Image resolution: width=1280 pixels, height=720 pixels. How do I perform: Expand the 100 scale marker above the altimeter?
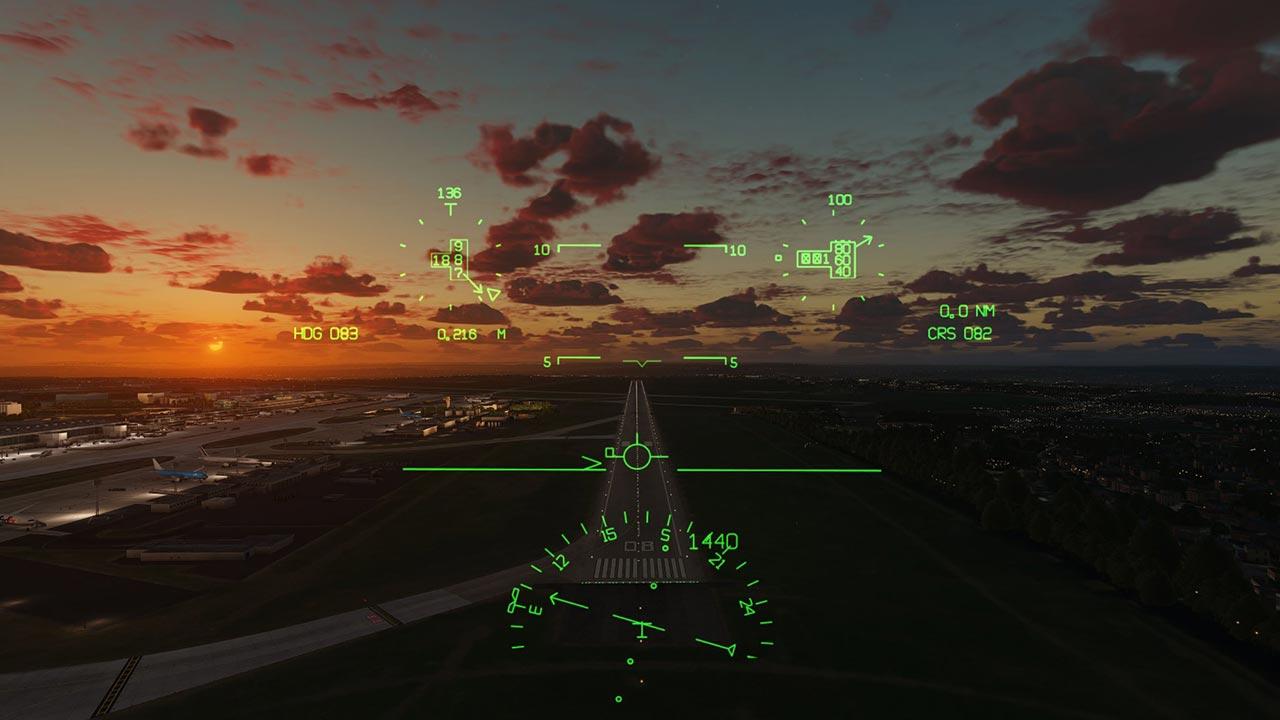(840, 200)
